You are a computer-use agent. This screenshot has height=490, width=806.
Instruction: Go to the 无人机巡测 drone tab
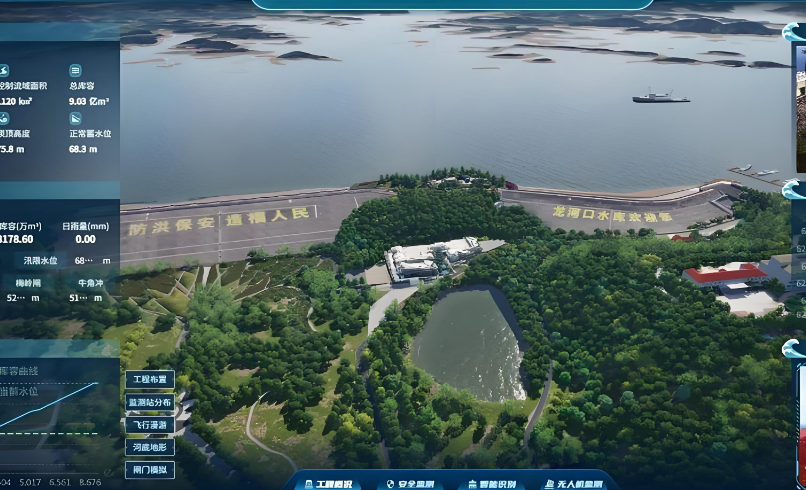pyautogui.click(x=574, y=484)
